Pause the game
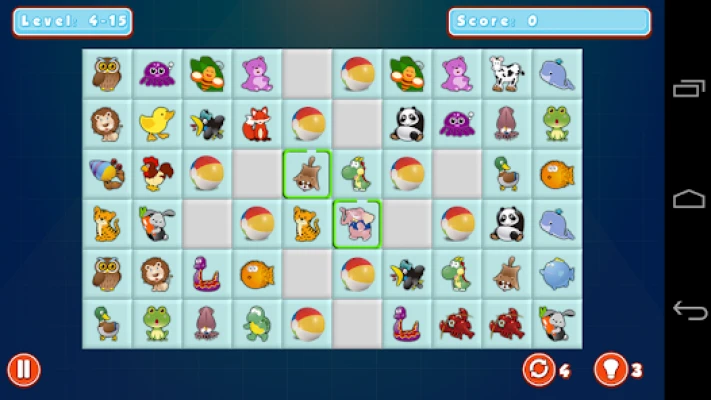 click(x=24, y=370)
